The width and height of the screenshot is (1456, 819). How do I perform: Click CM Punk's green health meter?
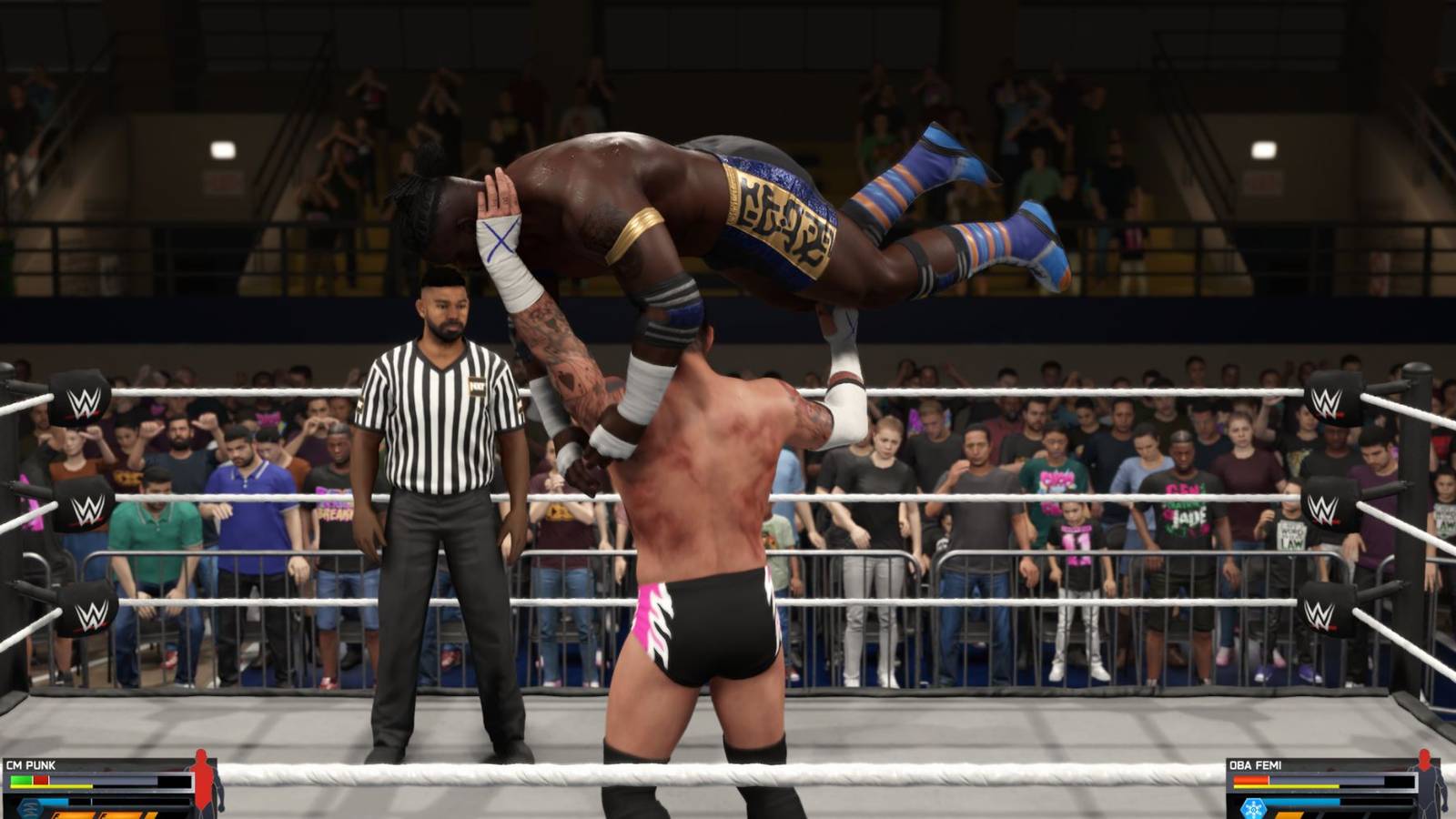coord(21,780)
